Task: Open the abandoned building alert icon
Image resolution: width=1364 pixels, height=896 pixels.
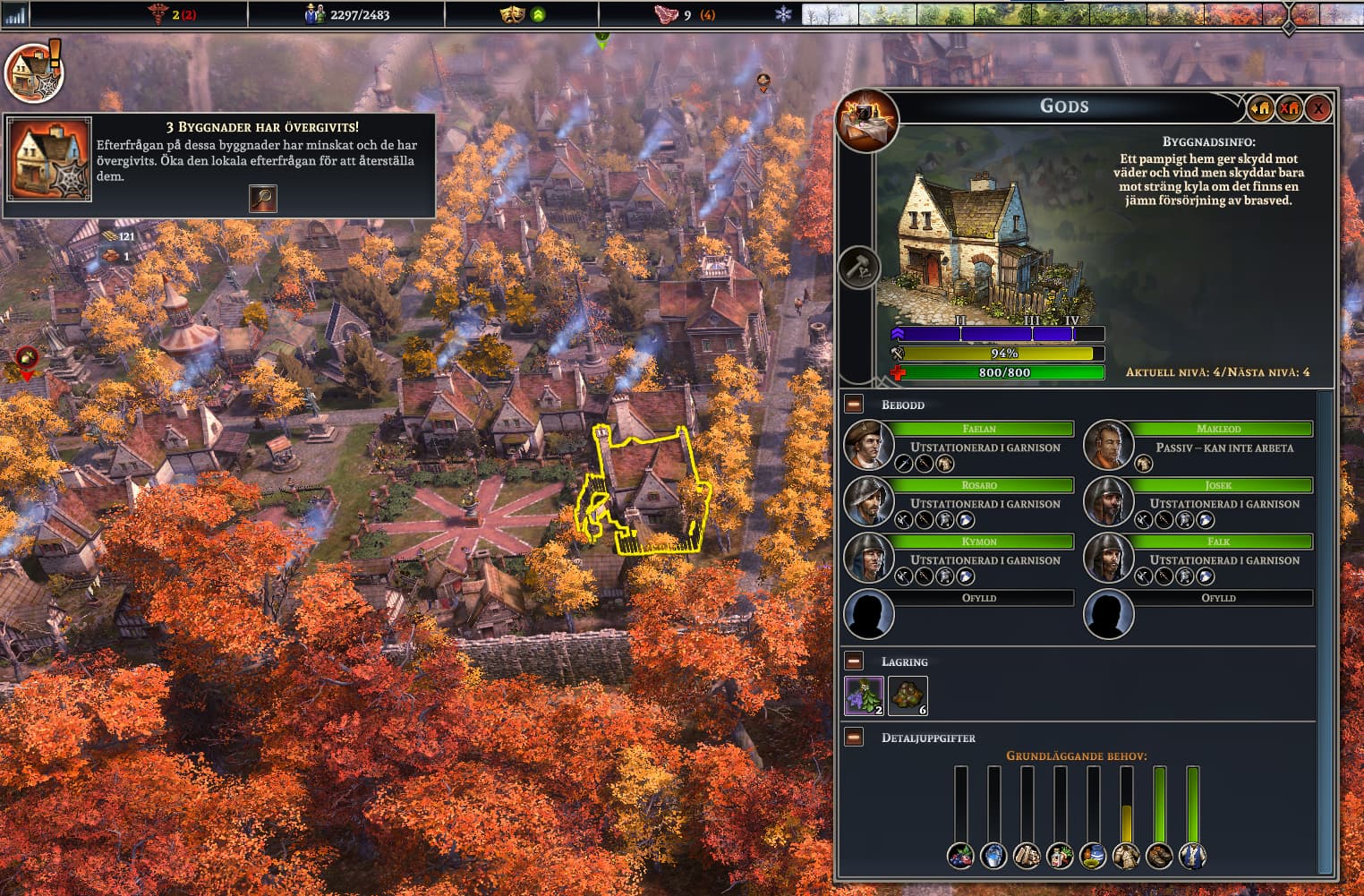Action: pos(33,72)
